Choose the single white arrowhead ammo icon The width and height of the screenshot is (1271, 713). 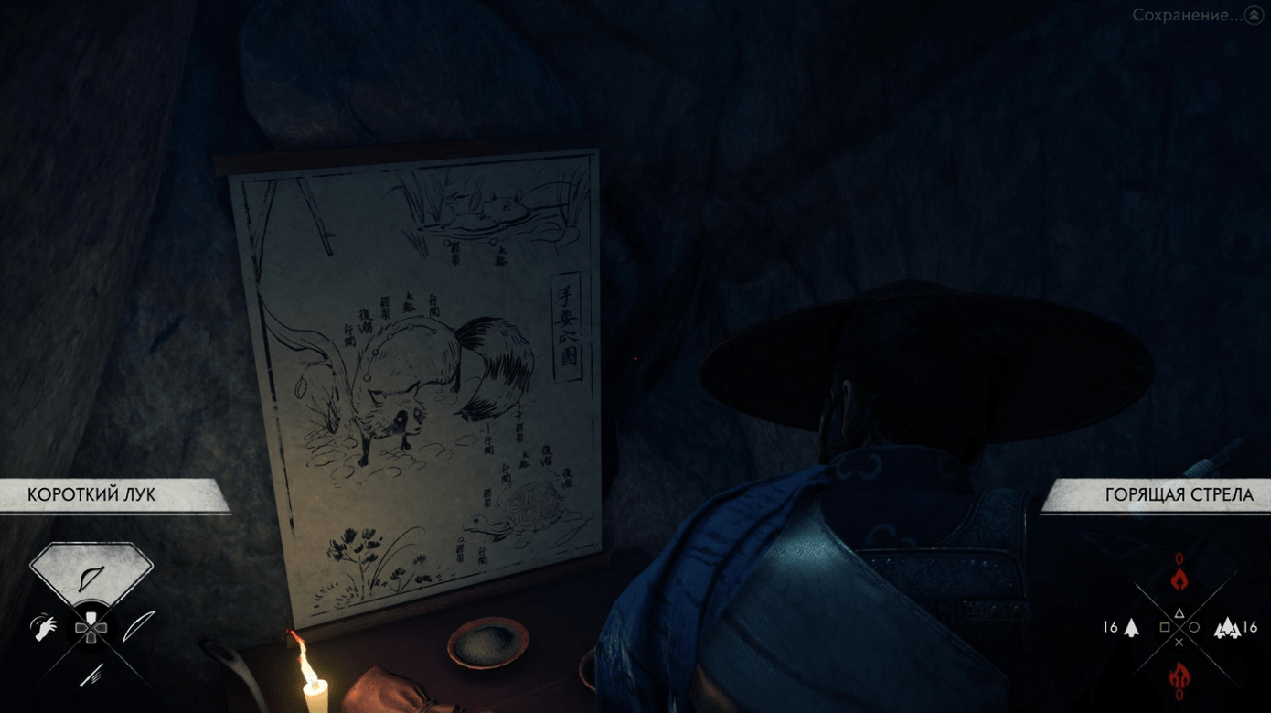click(x=1132, y=628)
